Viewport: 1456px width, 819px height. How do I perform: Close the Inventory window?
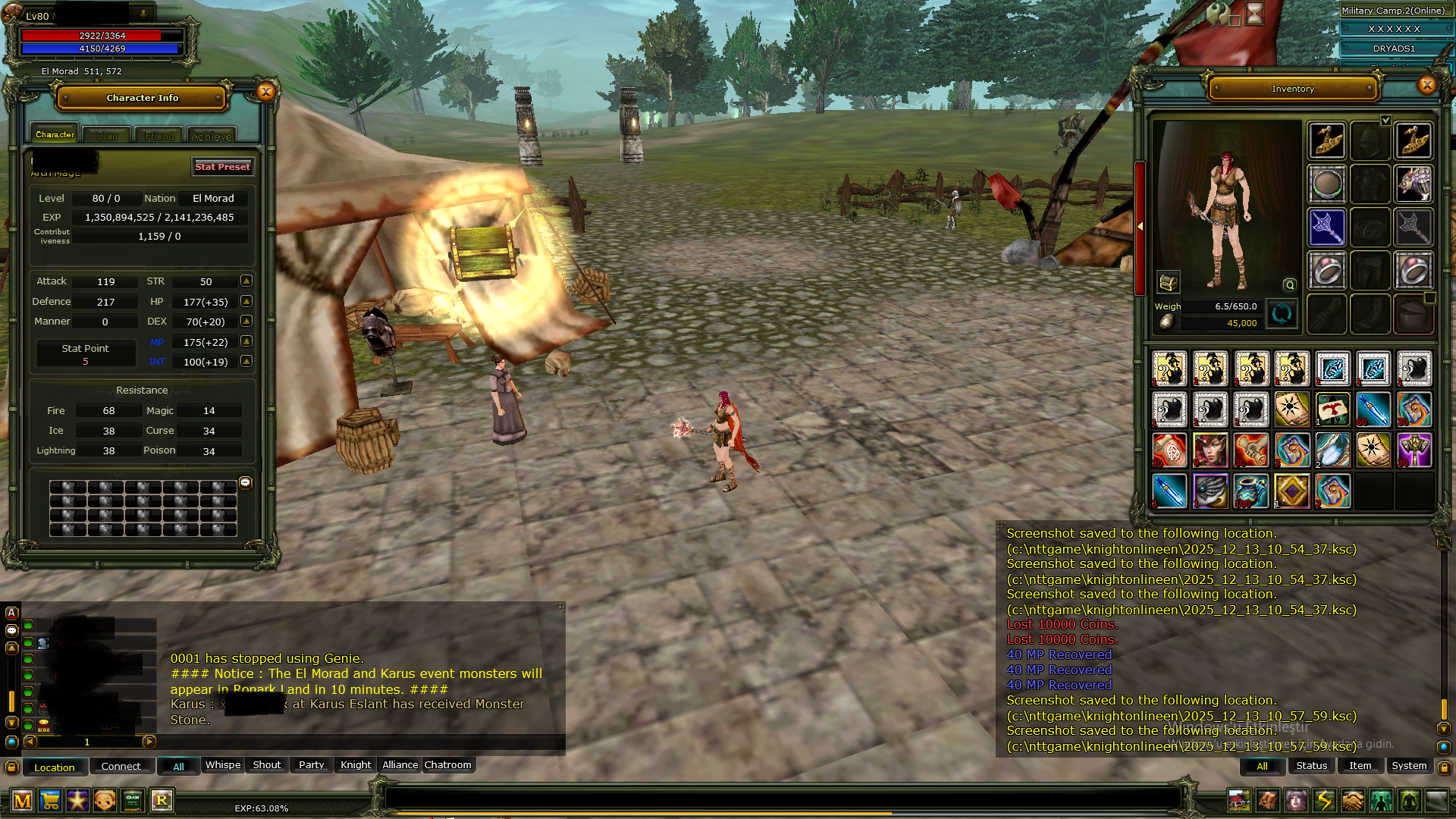pos(1426,85)
